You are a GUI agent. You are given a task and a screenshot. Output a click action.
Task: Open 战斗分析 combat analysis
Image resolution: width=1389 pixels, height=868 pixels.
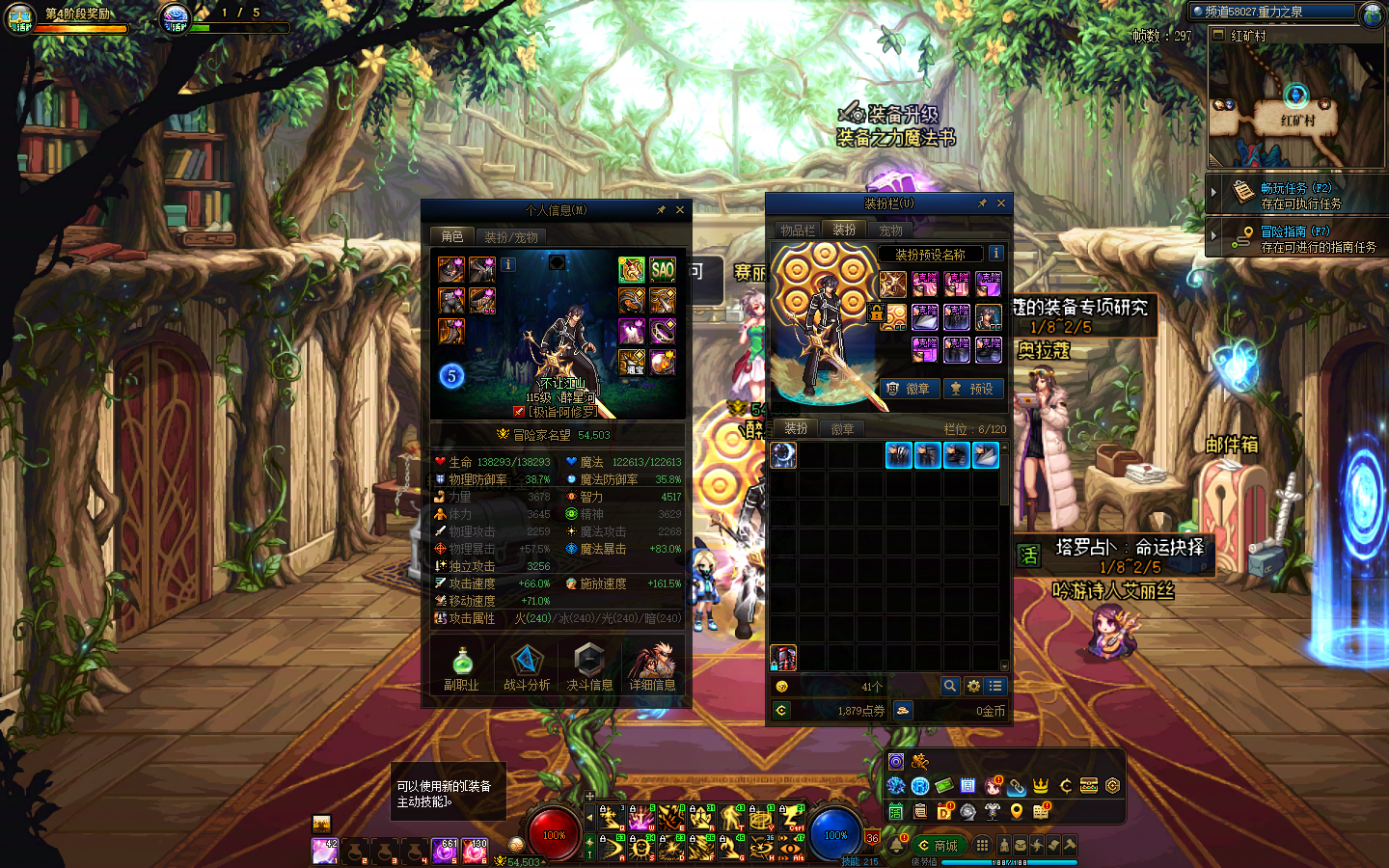coord(527,668)
